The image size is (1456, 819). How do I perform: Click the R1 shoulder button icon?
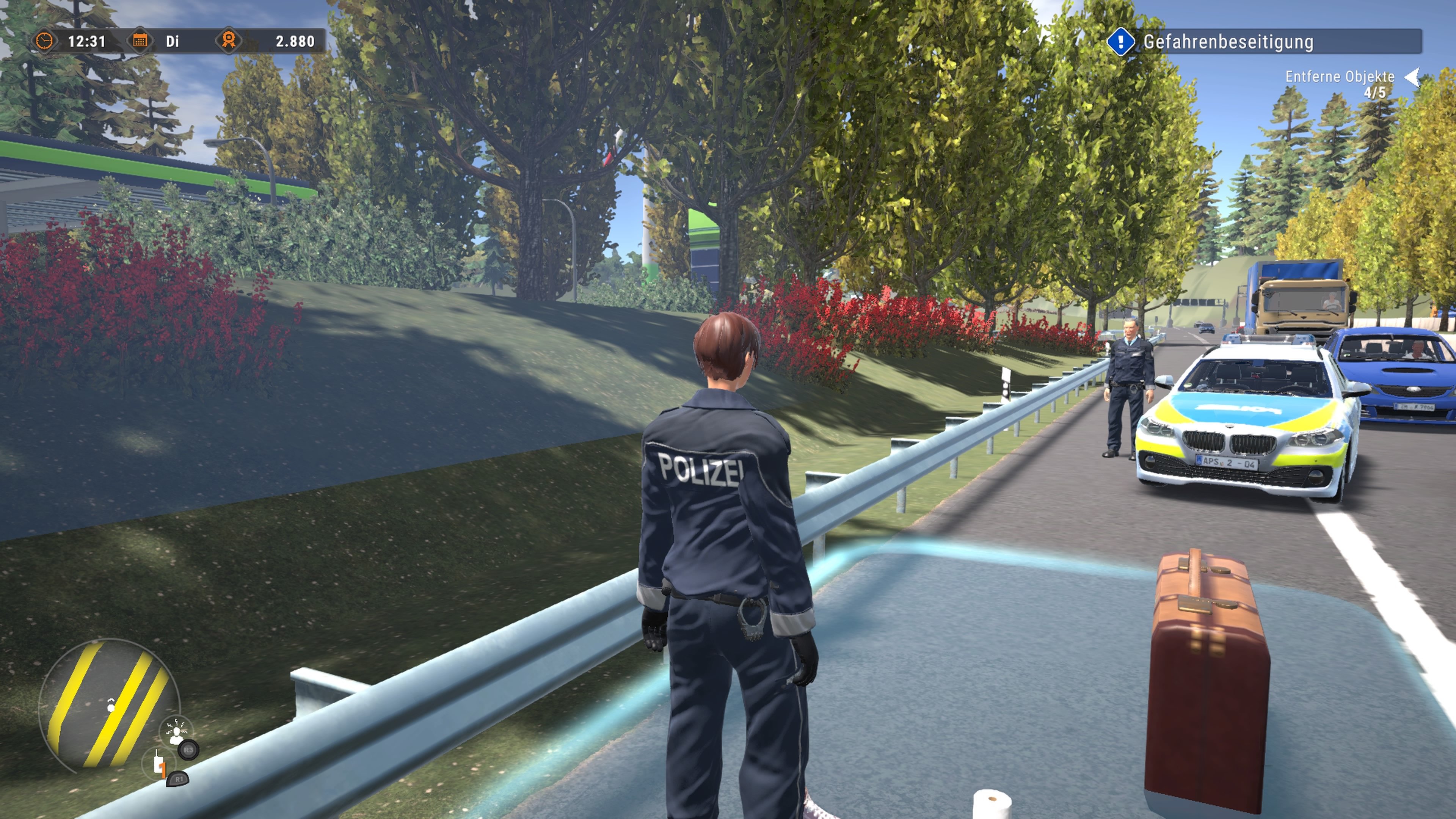coord(178,780)
